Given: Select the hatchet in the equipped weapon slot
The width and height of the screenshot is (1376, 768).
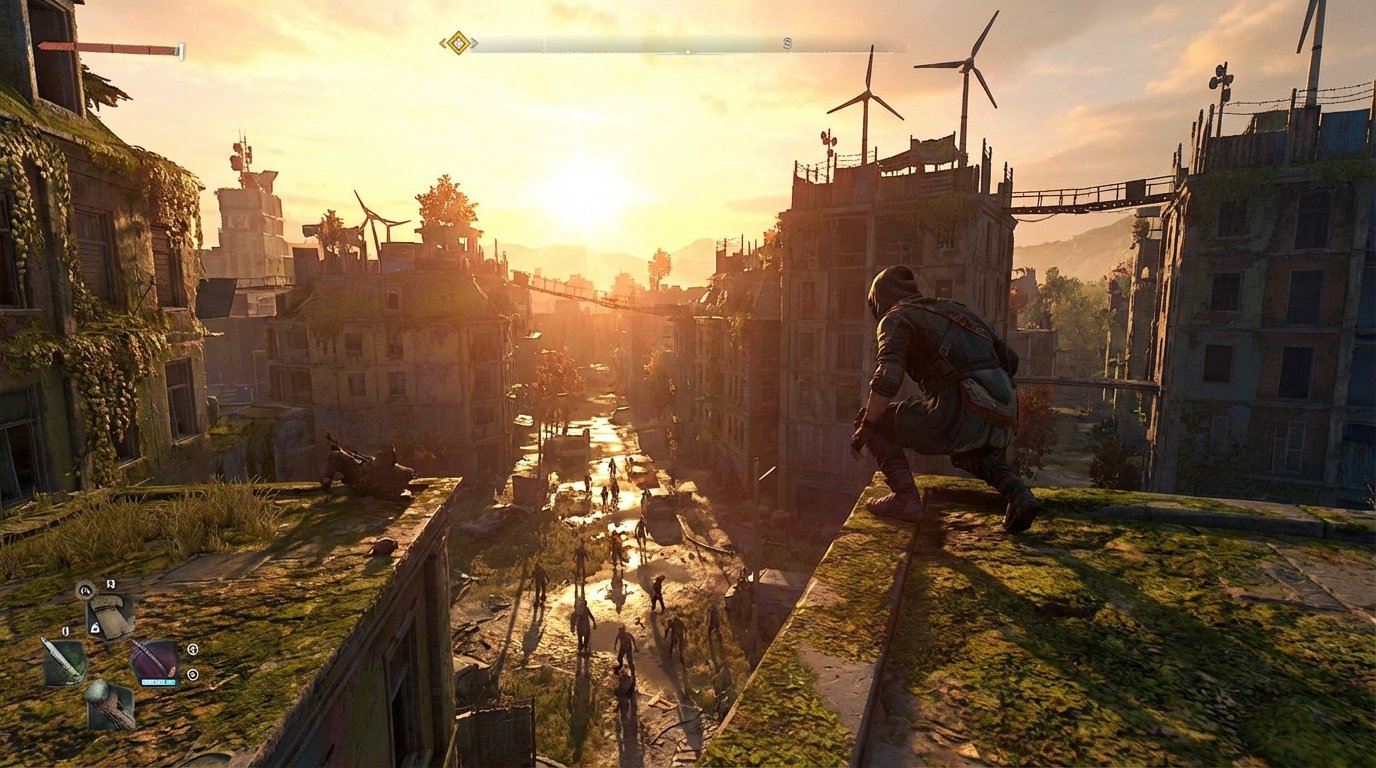Looking at the screenshot, I should [x=108, y=614].
